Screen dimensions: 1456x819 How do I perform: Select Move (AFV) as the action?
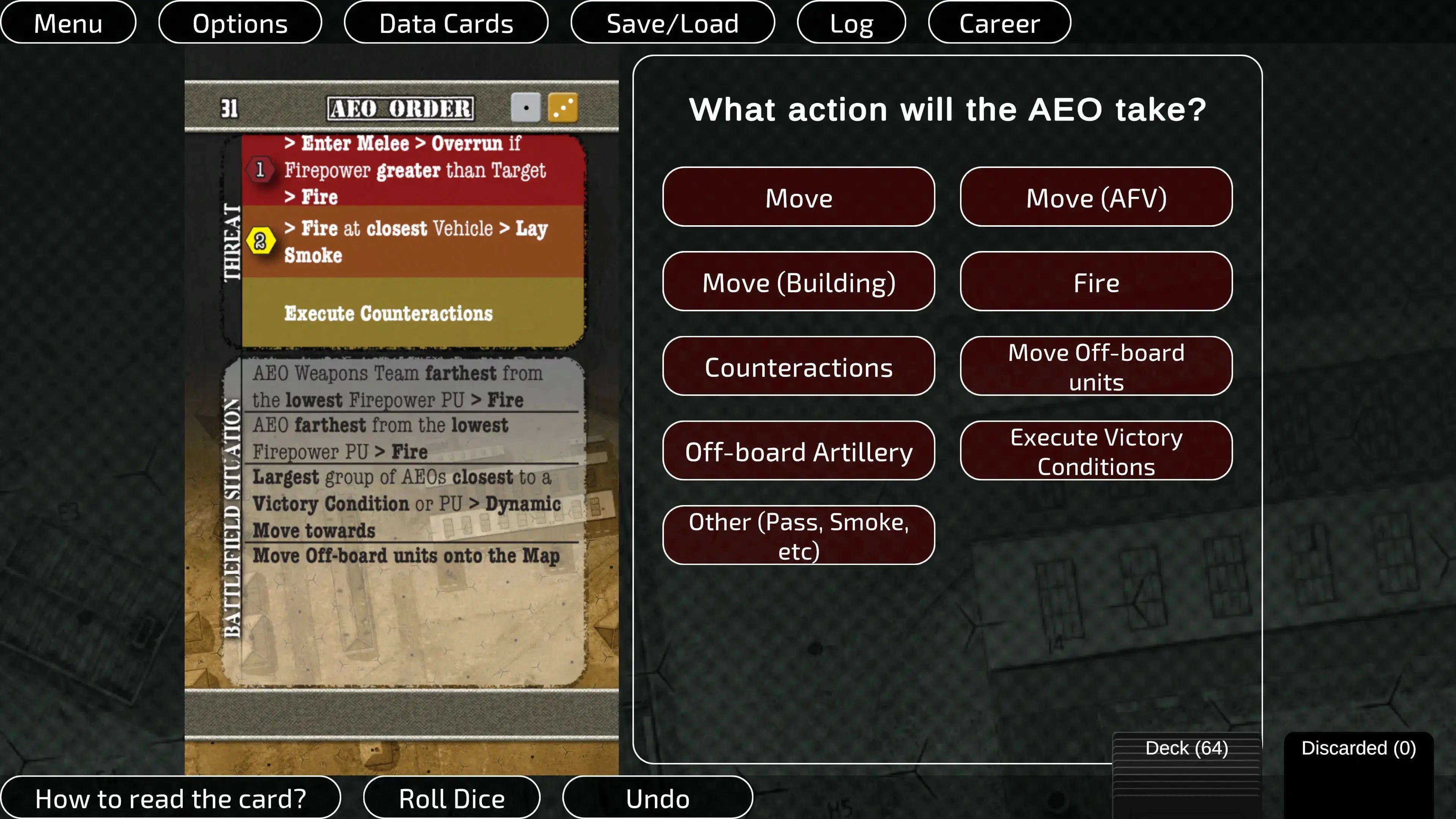(x=1096, y=197)
